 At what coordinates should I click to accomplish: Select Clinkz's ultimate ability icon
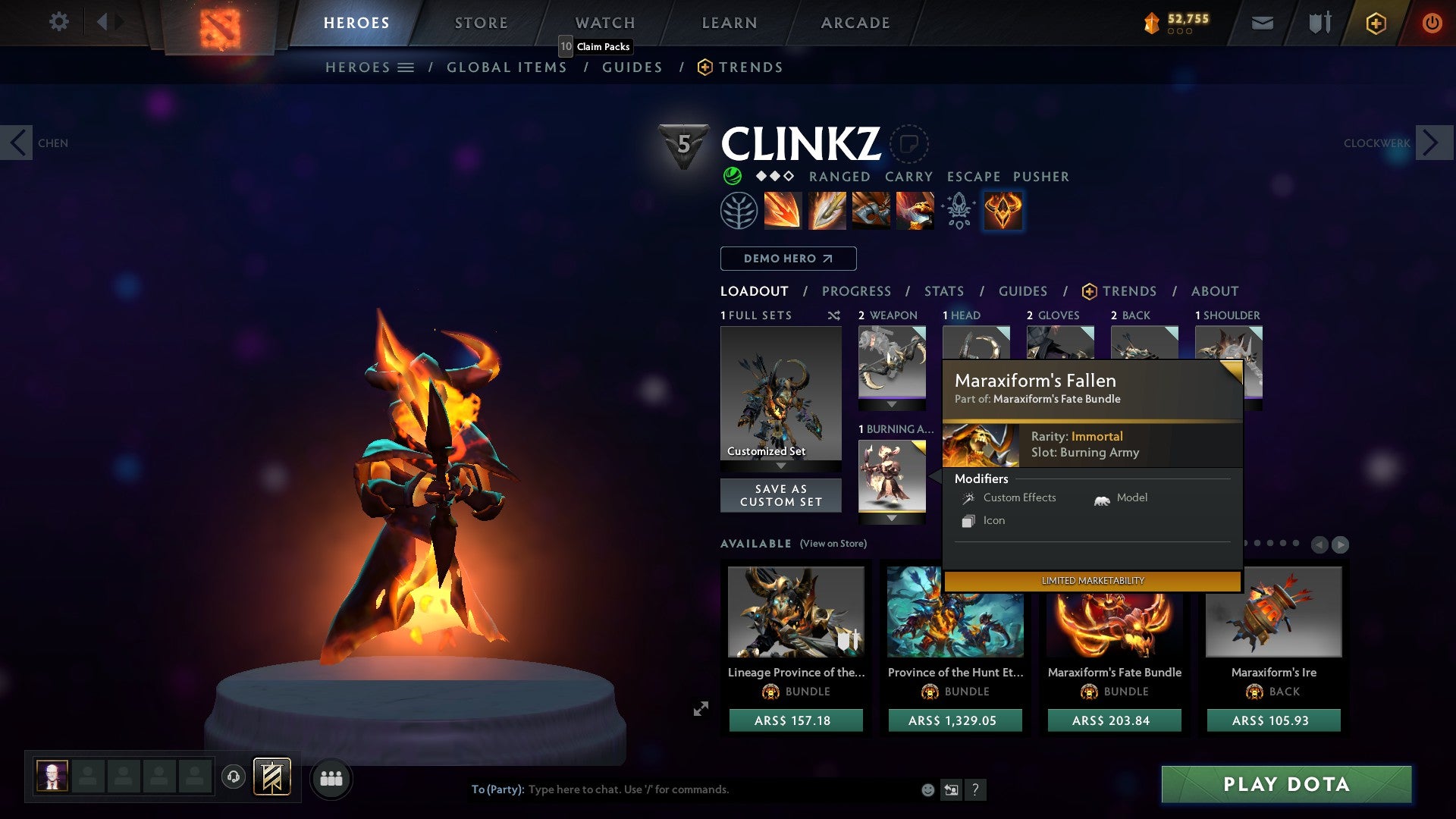click(1003, 210)
